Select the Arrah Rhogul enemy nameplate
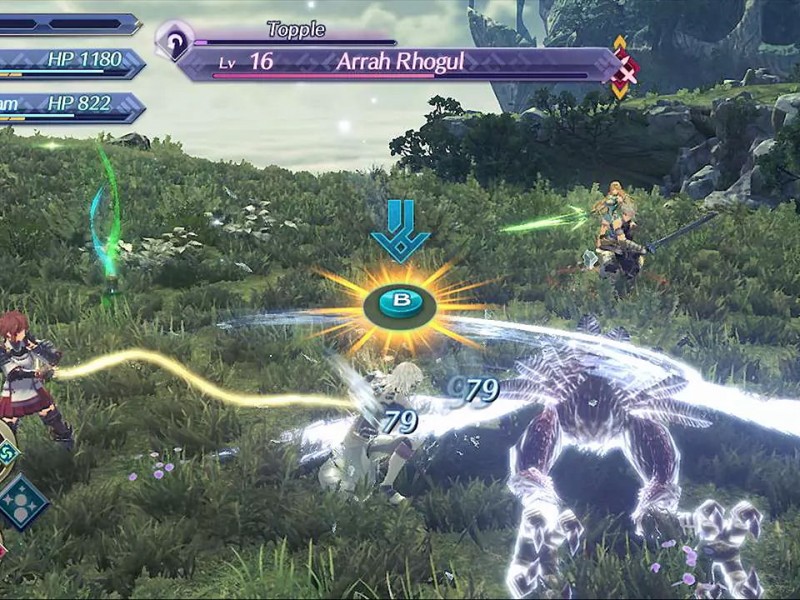The width and height of the screenshot is (800, 600). [398, 62]
